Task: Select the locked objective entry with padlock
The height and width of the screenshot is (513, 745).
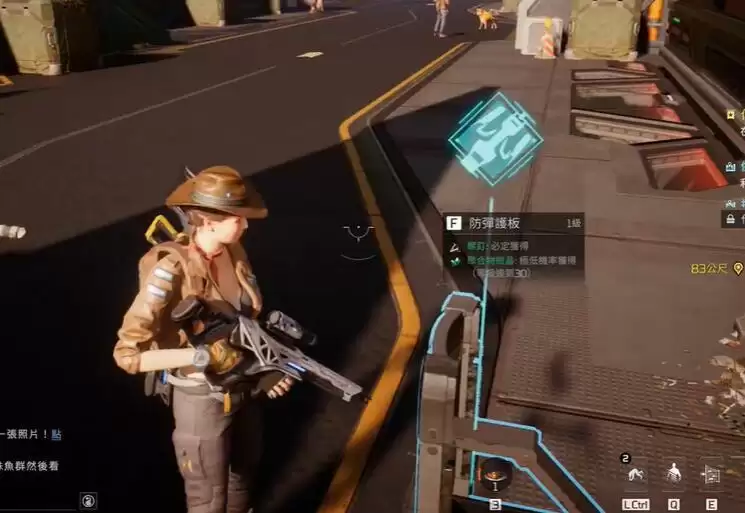Action: pyautogui.click(x=732, y=218)
